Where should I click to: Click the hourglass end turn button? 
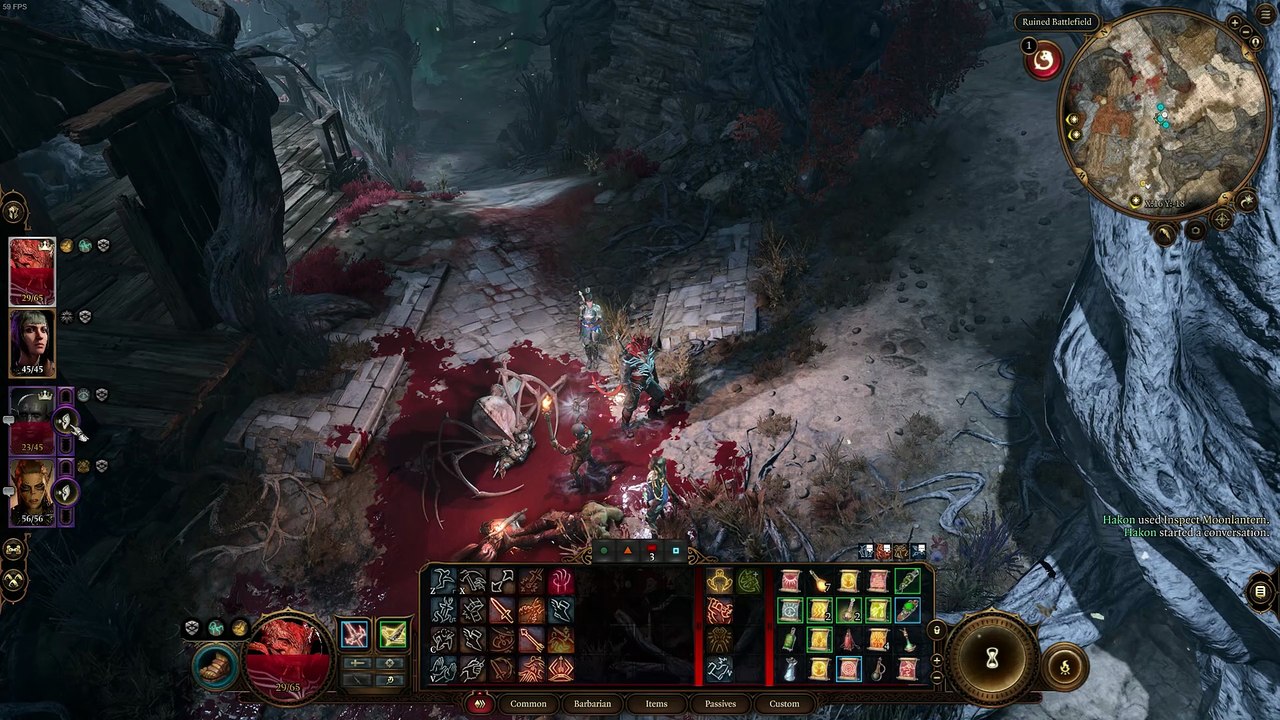pos(992,658)
